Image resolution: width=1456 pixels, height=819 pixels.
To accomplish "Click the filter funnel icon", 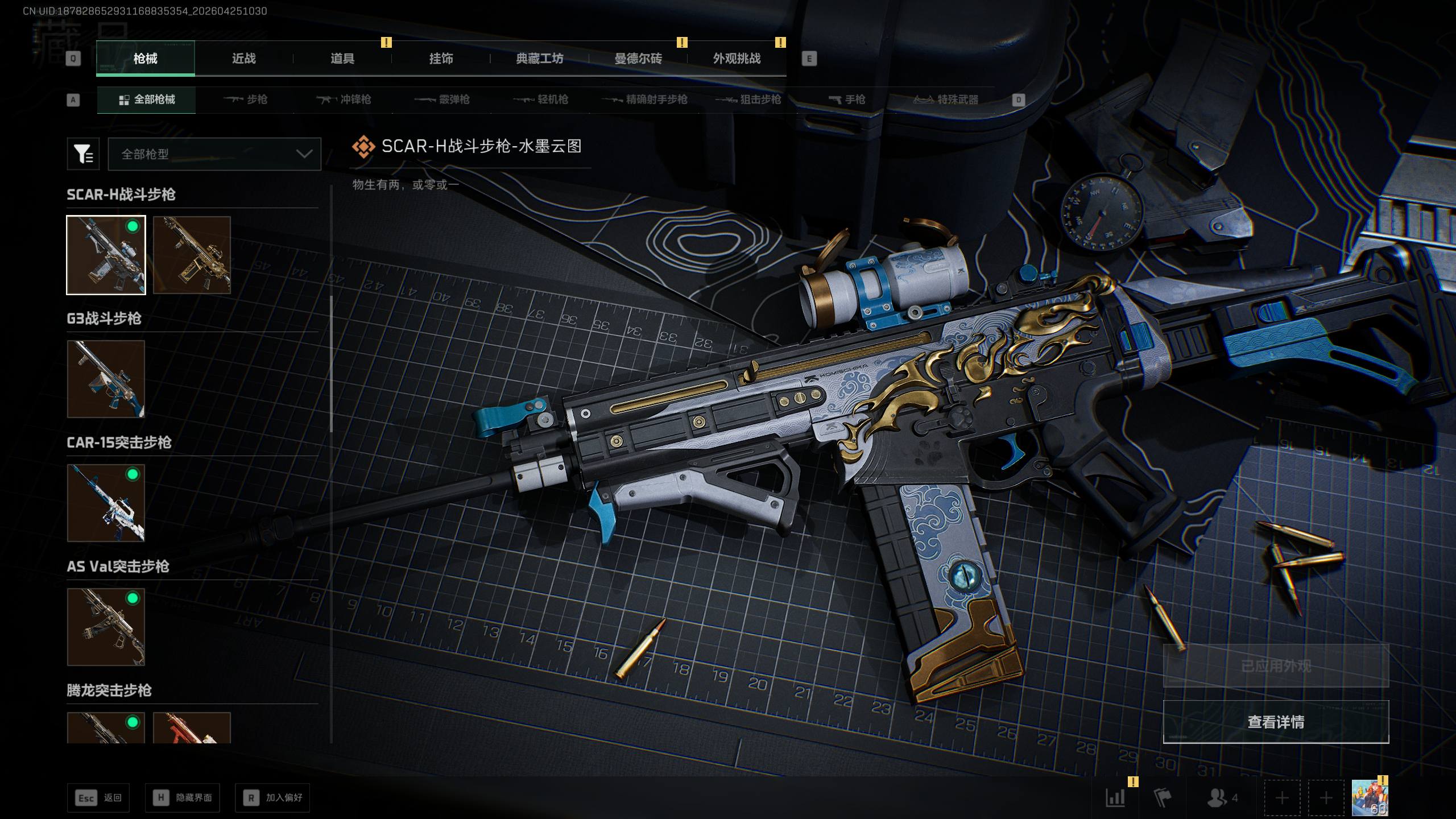I will (x=83, y=154).
